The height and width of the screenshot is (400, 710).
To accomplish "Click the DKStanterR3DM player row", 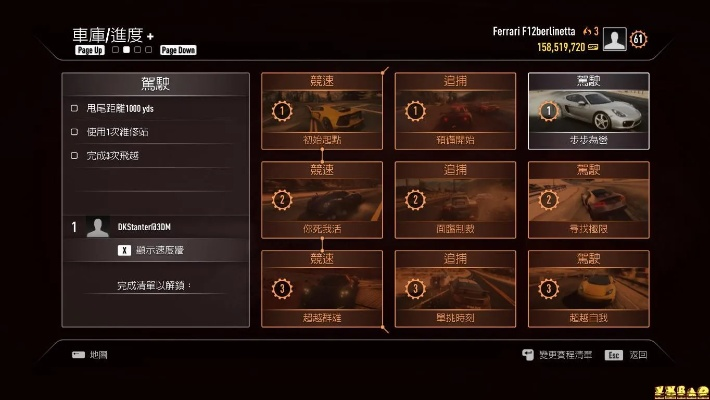I will tap(155, 227).
